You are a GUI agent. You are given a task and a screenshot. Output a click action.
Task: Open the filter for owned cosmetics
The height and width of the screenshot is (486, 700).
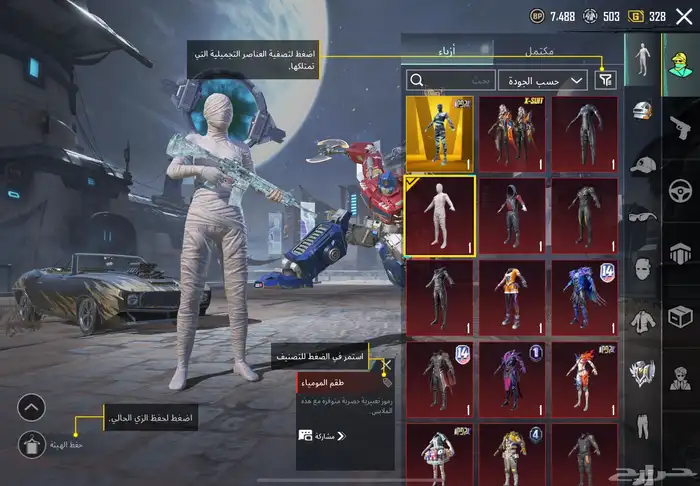coord(605,80)
